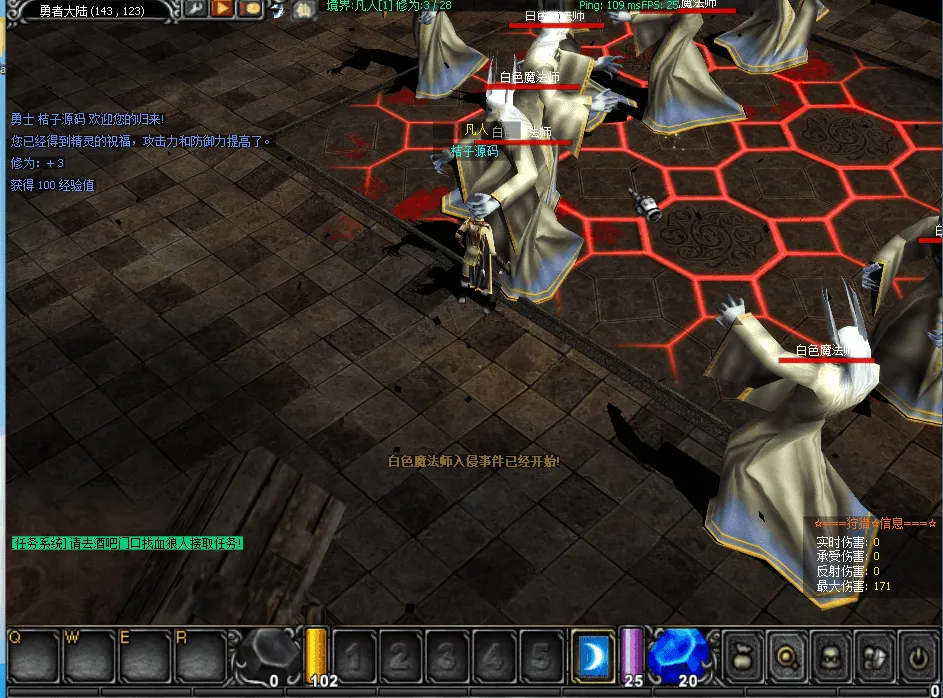
Task: Open the map name and coordinates panel
Action: click(x=92, y=11)
